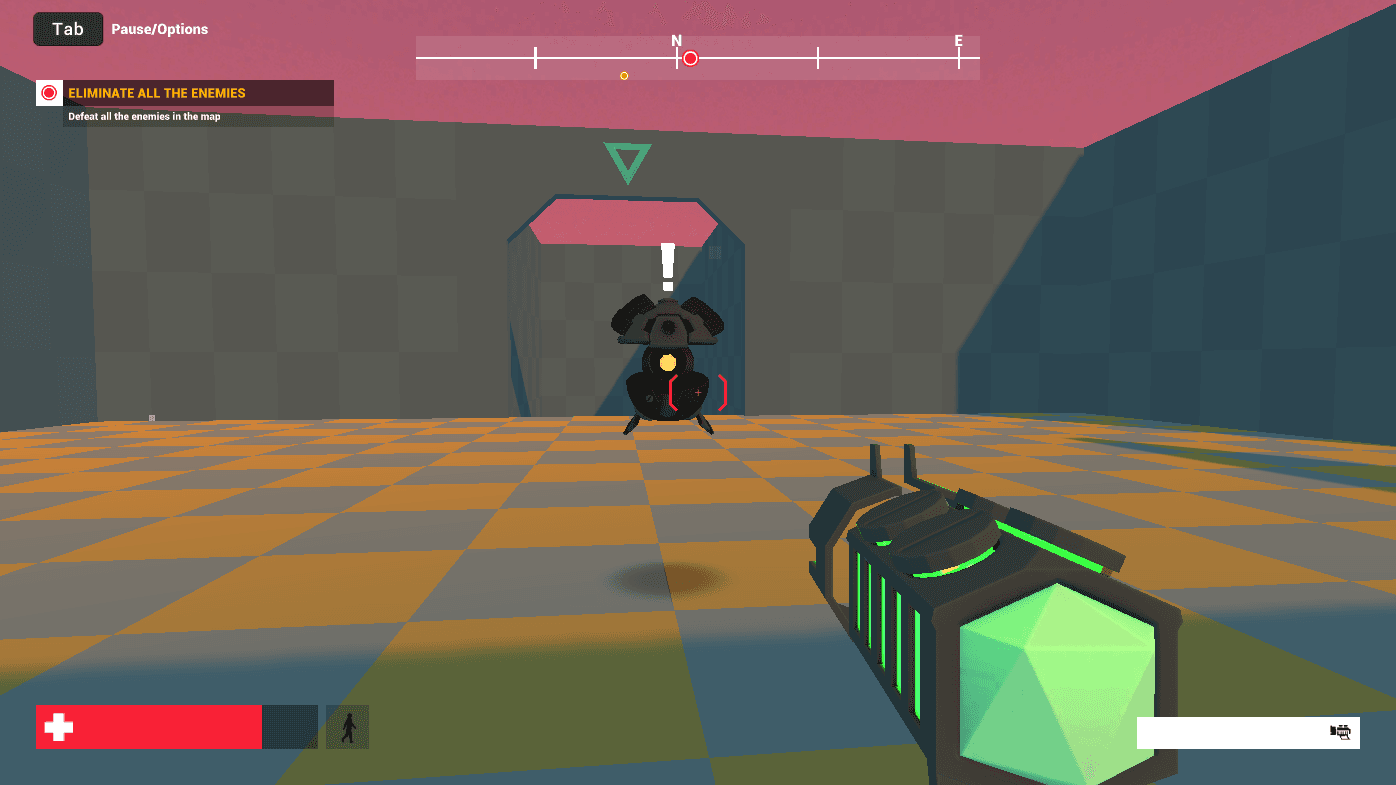Click the red health bar
This screenshot has width=1396, height=785.
click(148, 727)
